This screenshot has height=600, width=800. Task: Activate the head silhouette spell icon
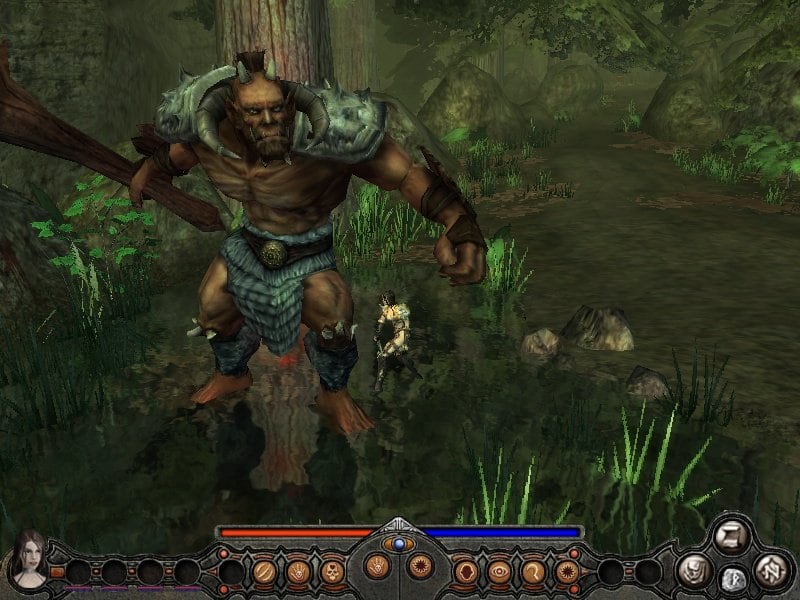[466, 571]
